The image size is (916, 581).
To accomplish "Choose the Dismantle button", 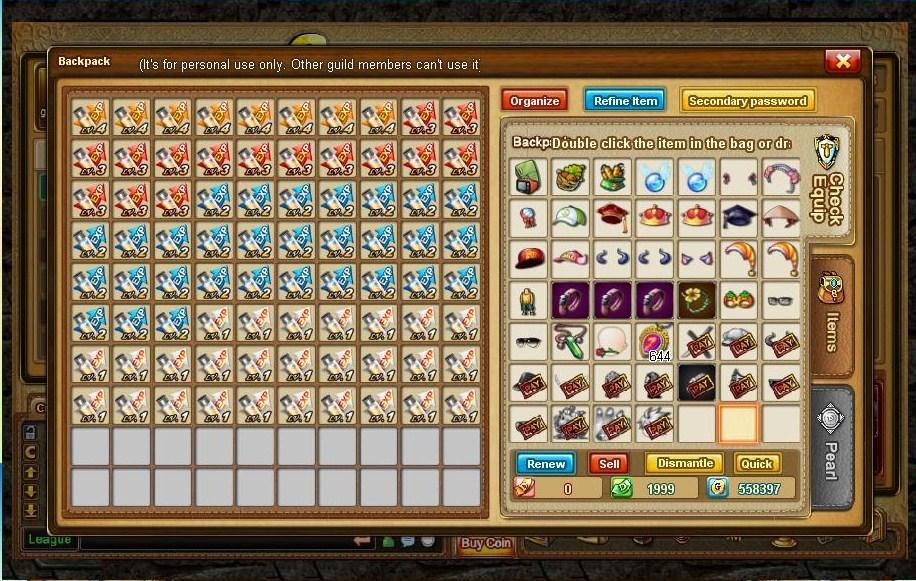I will 685,464.
